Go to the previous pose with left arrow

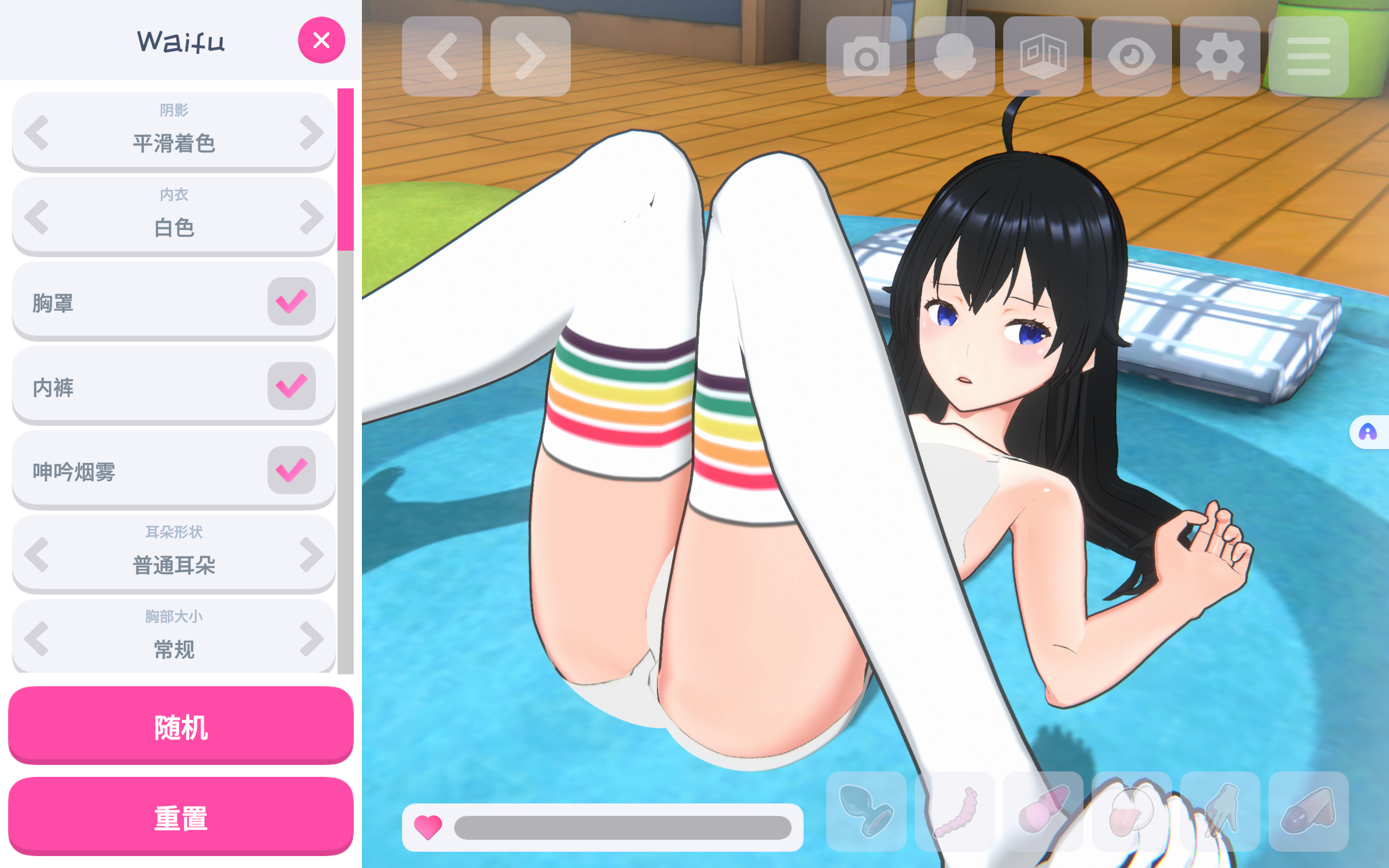[442, 56]
